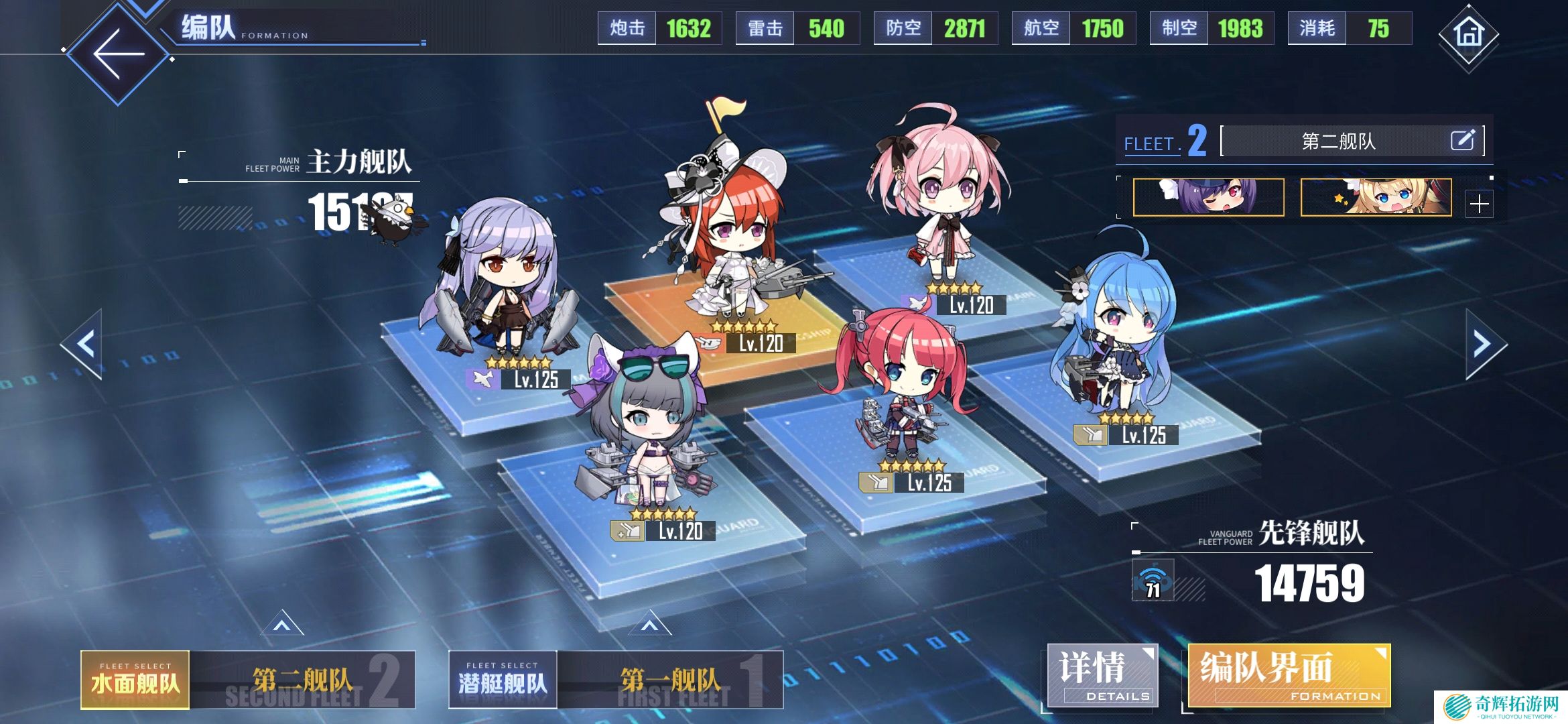
Task: Open the formation icon with number 71
Action: pos(1153,581)
